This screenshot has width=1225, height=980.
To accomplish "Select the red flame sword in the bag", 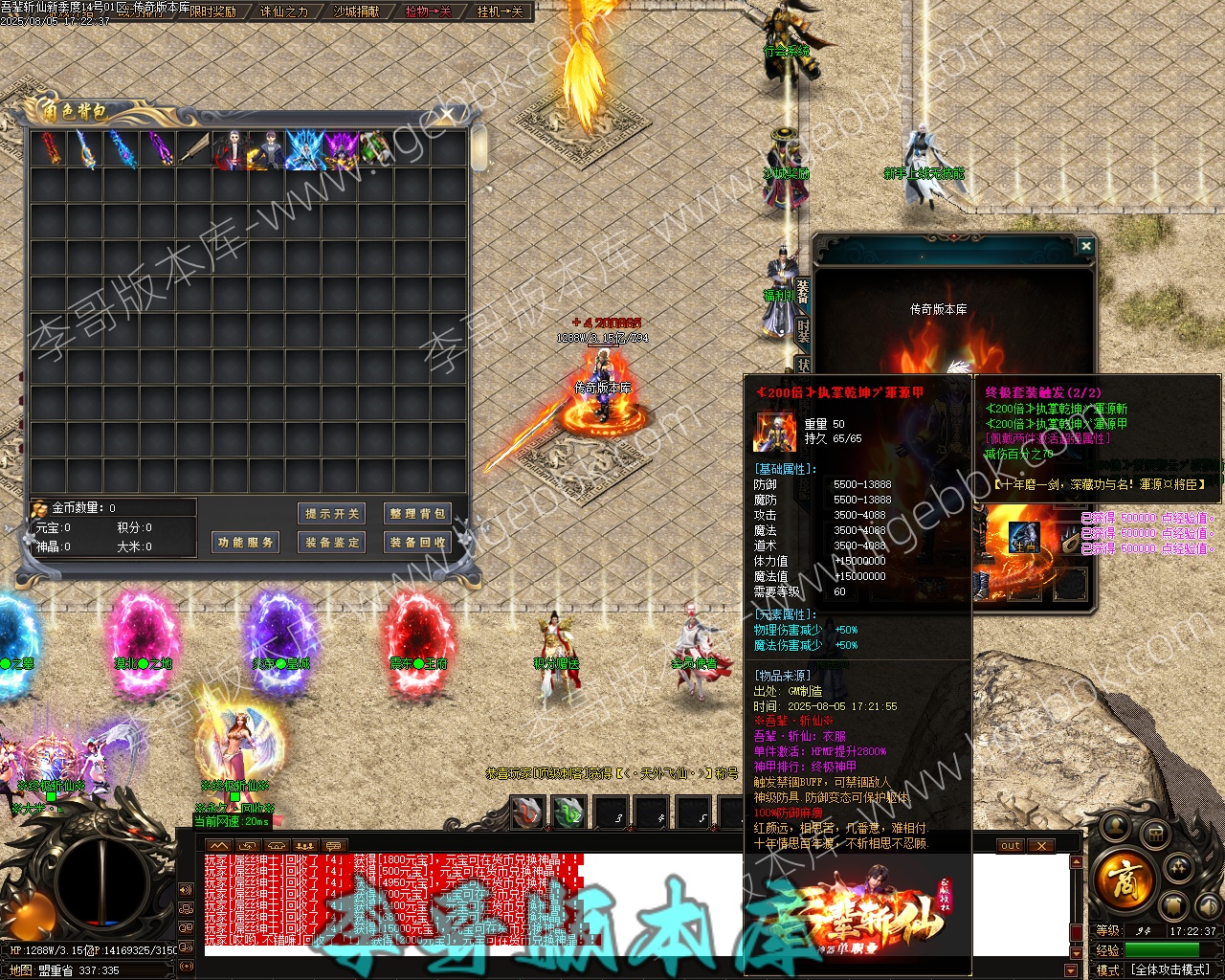I will [x=49, y=150].
